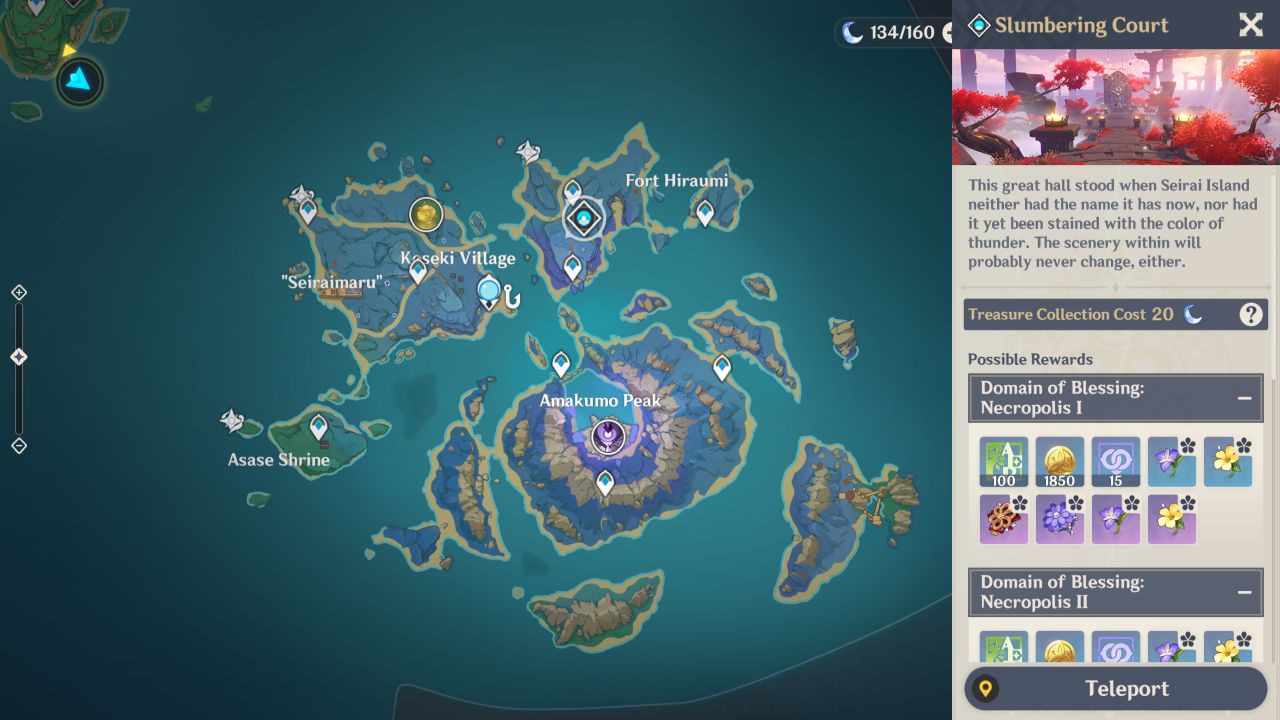Click the Mora reward thumbnail showing 1850
Image resolution: width=1280 pixels, height=720 pixels.
1060,462
